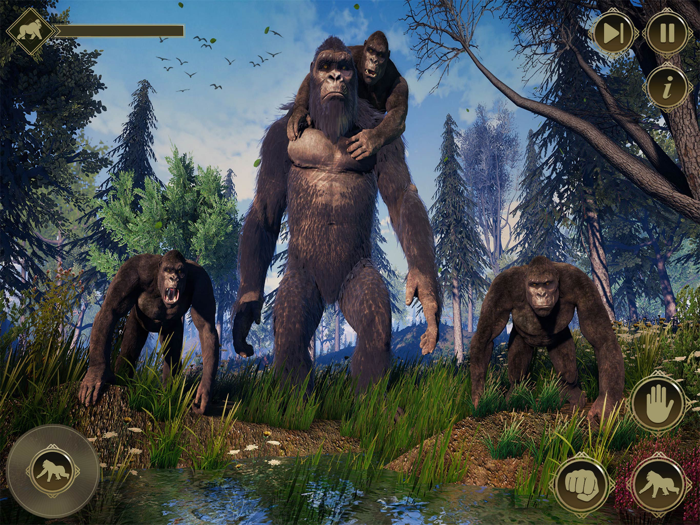
Task: Tap the skip-forward button
Action: (615, 32)
